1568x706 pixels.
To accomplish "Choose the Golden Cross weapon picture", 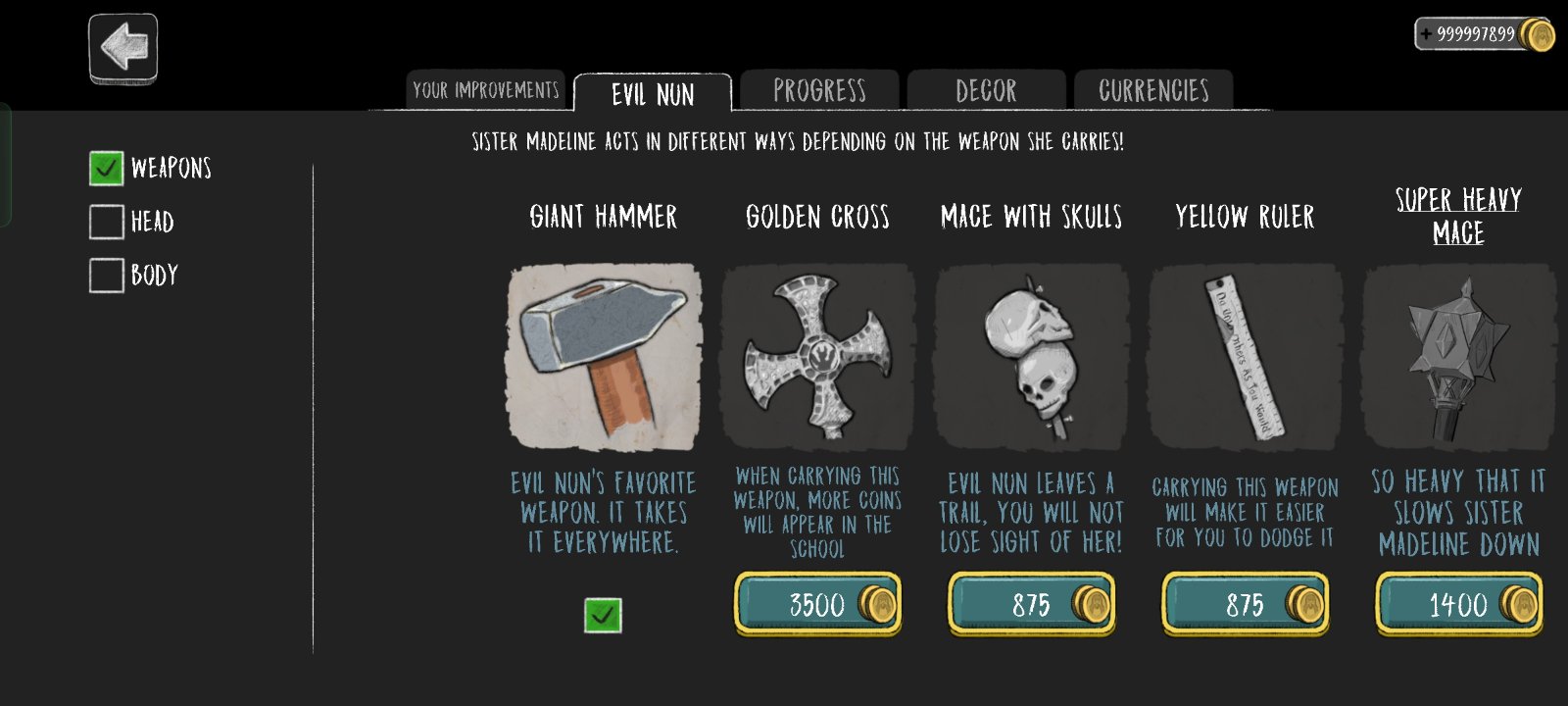I will [818, 357].
